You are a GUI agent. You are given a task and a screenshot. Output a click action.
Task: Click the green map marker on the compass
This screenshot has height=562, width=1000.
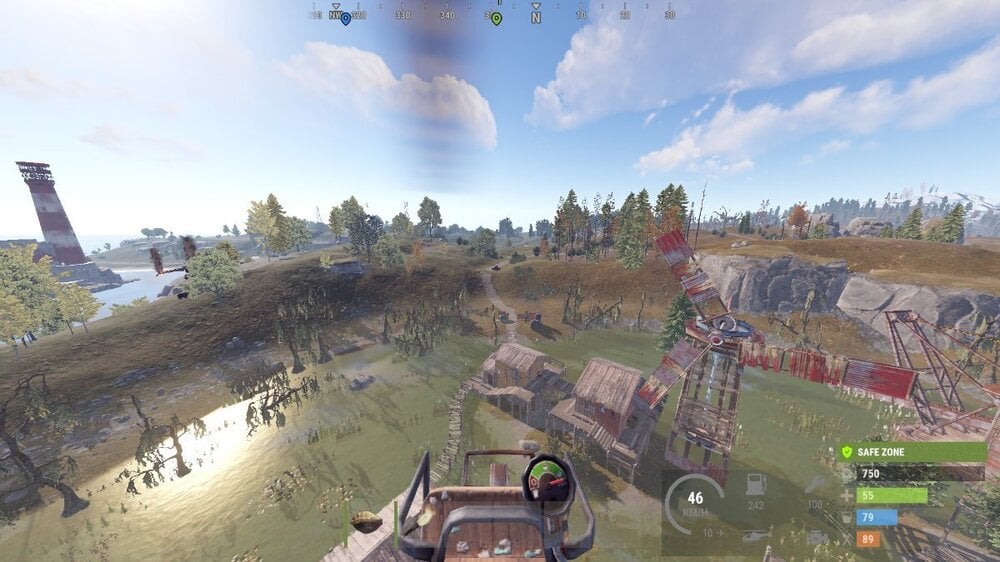click(496, 18)
